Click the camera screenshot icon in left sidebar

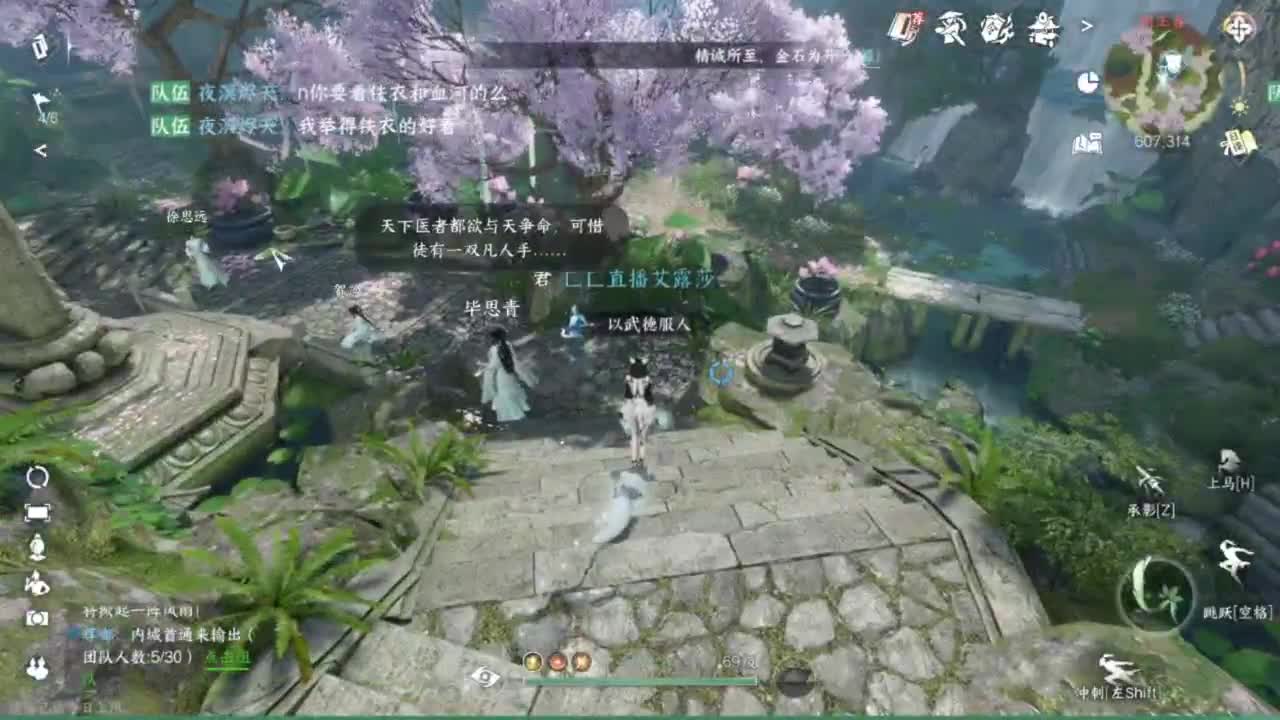point(37,616)
